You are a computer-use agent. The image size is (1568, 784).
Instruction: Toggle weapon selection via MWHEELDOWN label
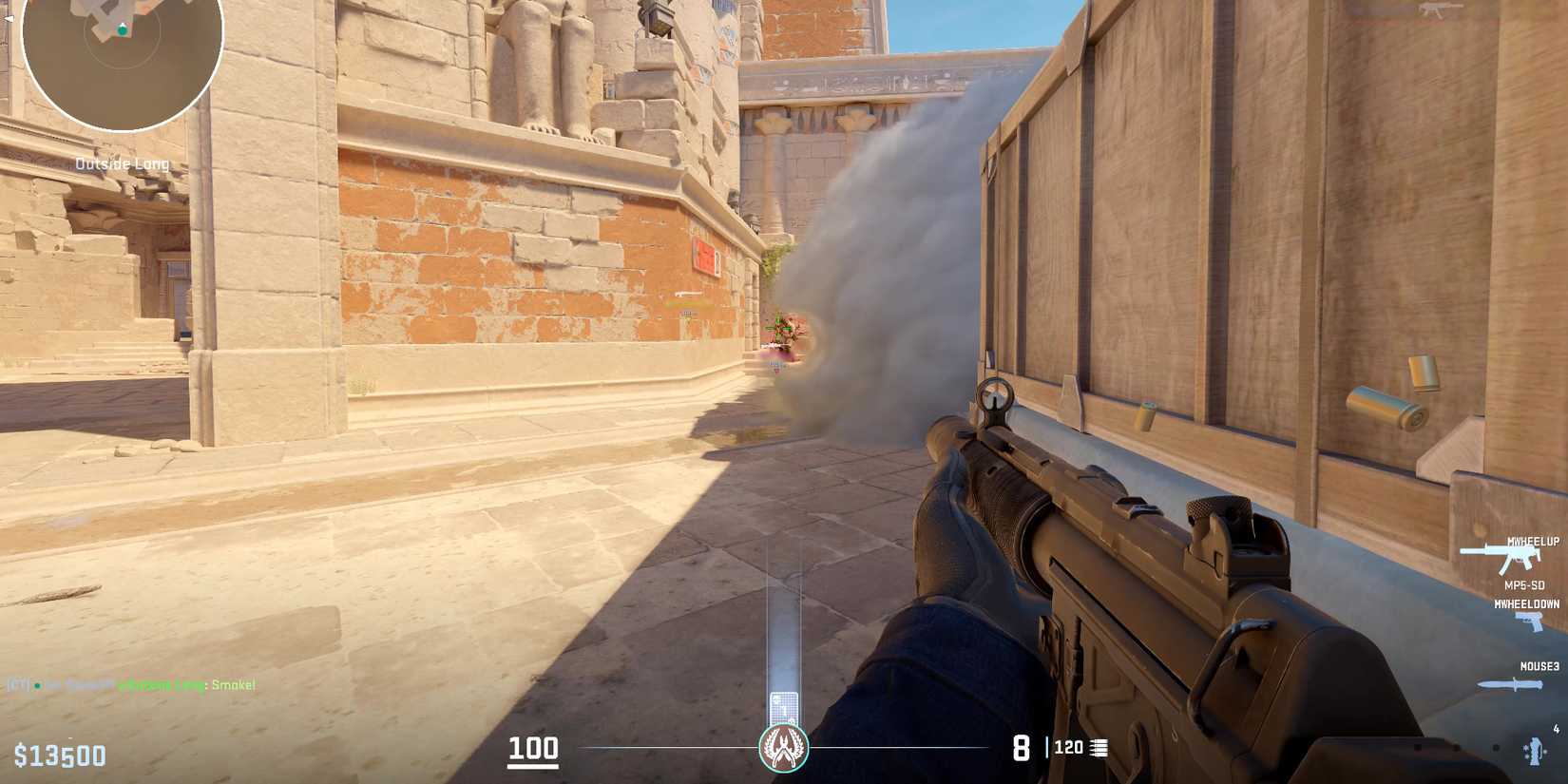point(1525,602)
